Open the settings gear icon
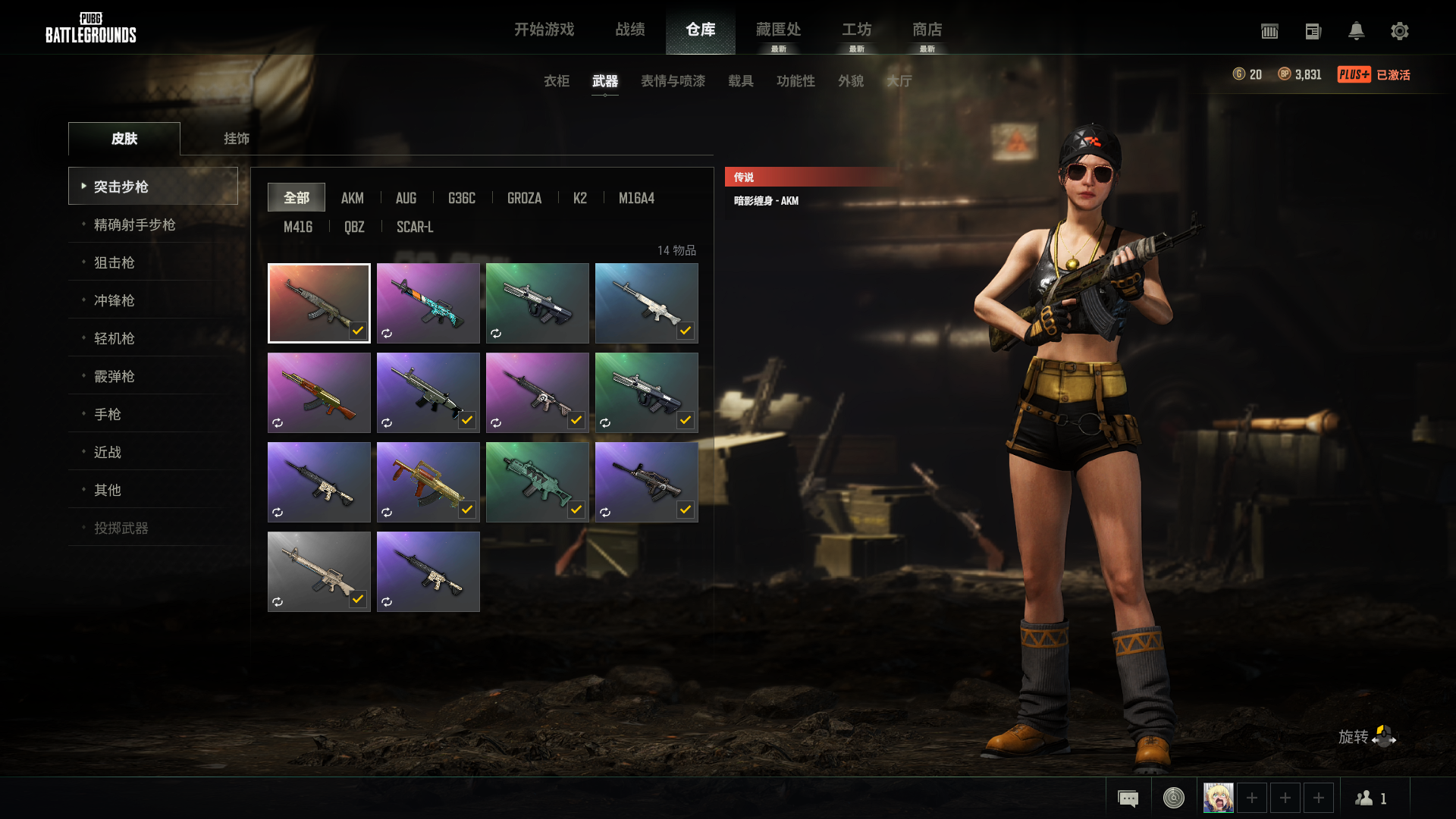Image resolution: width=1456 pixels, height=819 pixels. click(x=1399, y=31)
